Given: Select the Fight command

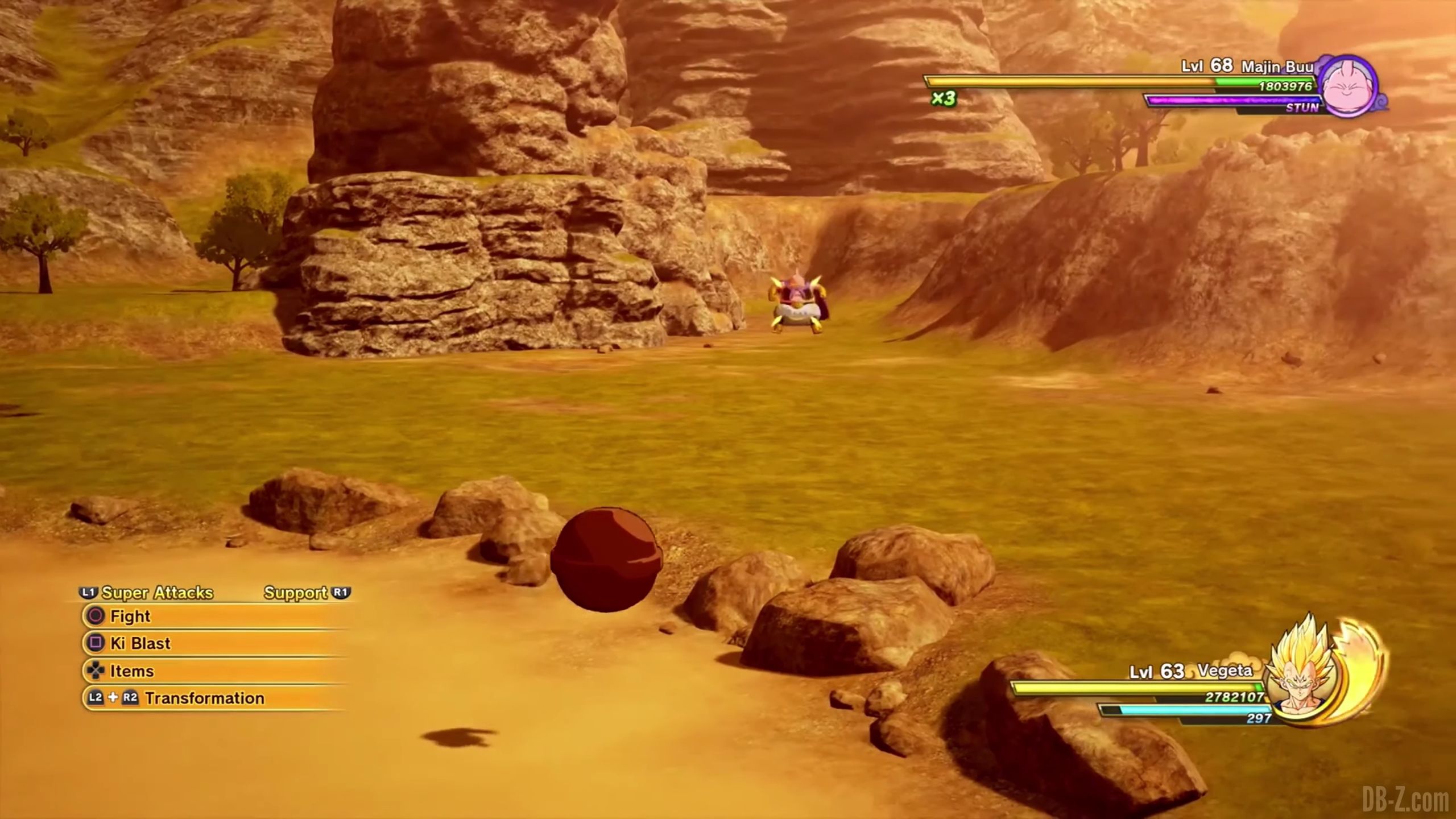Looking at the screenshot, I should point(130,617).
